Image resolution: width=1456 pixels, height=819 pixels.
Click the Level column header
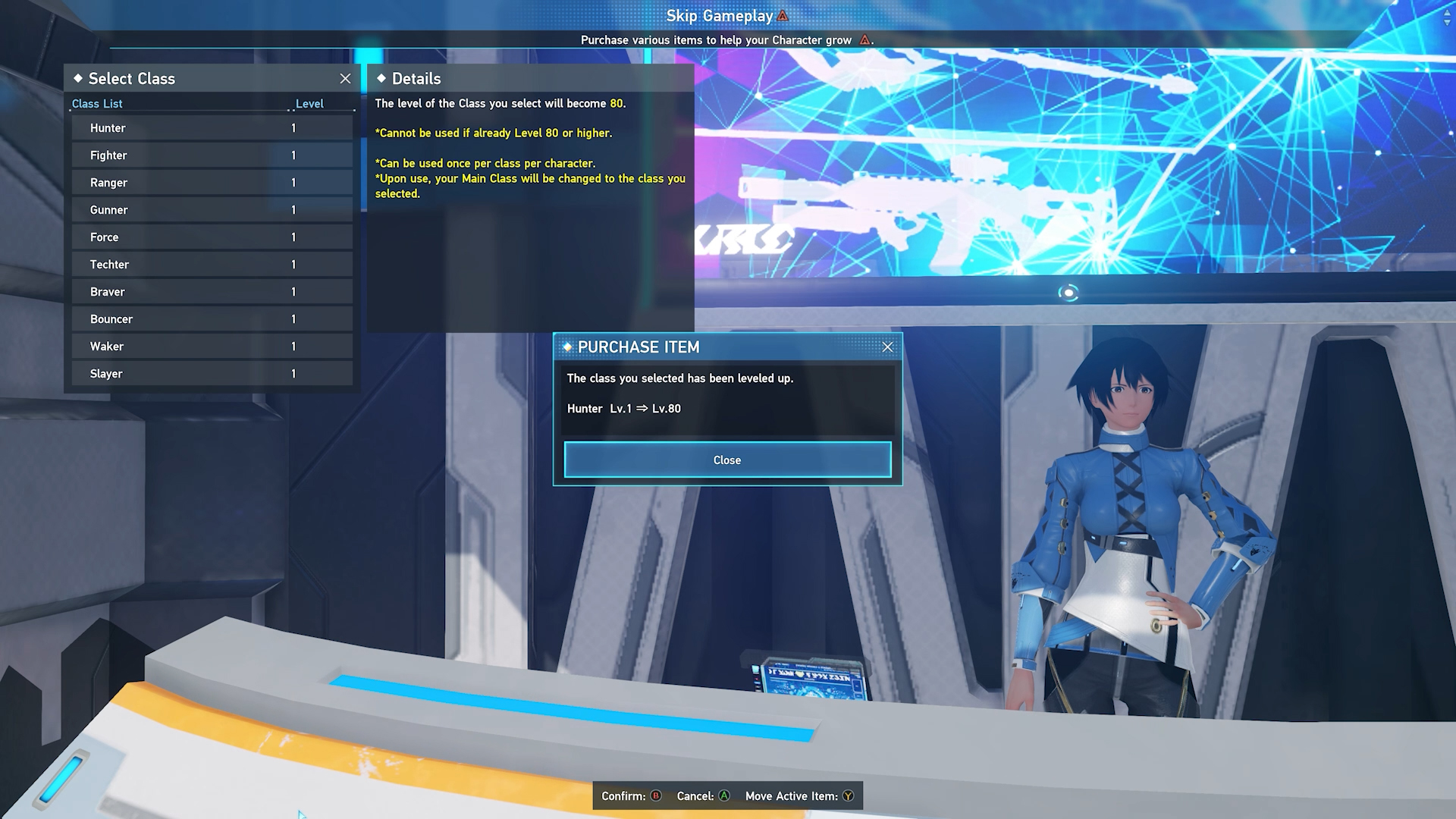coord(309,103)
